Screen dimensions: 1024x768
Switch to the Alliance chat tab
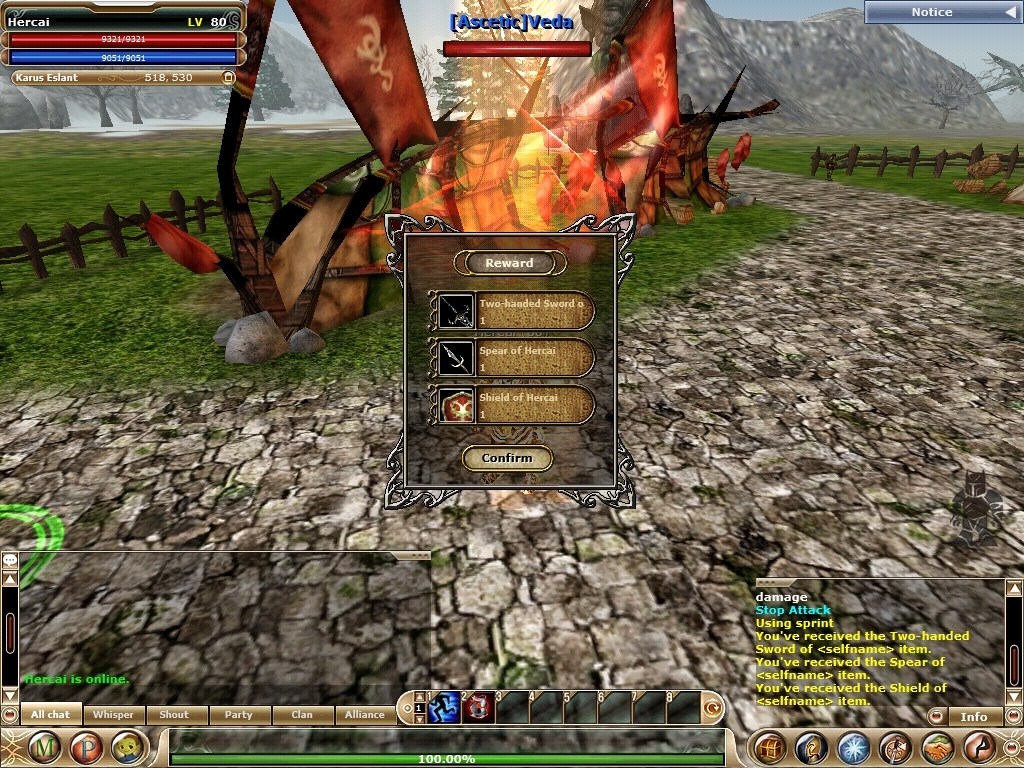pyautogui.click(x=365, y=715)
